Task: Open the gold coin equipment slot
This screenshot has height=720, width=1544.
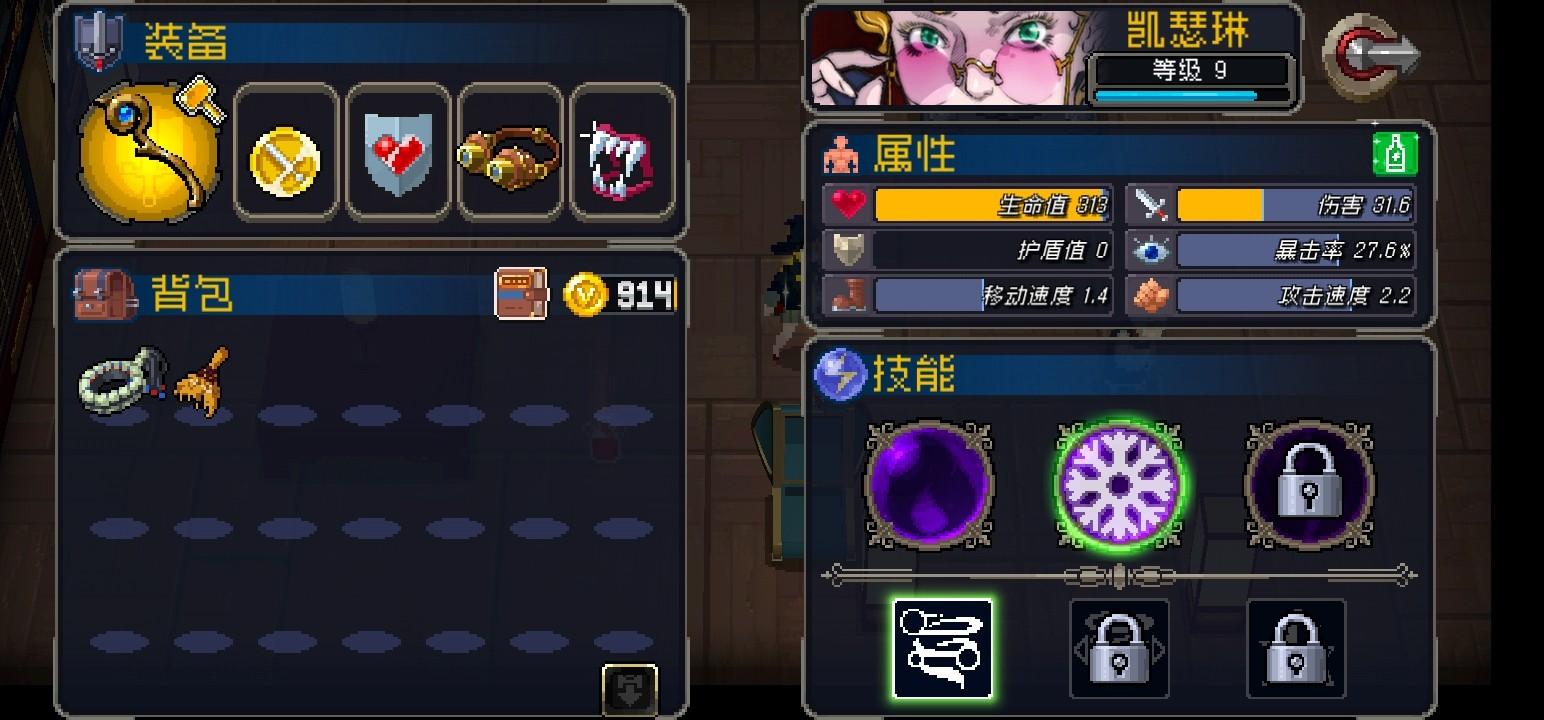Action: click(286, 153)
